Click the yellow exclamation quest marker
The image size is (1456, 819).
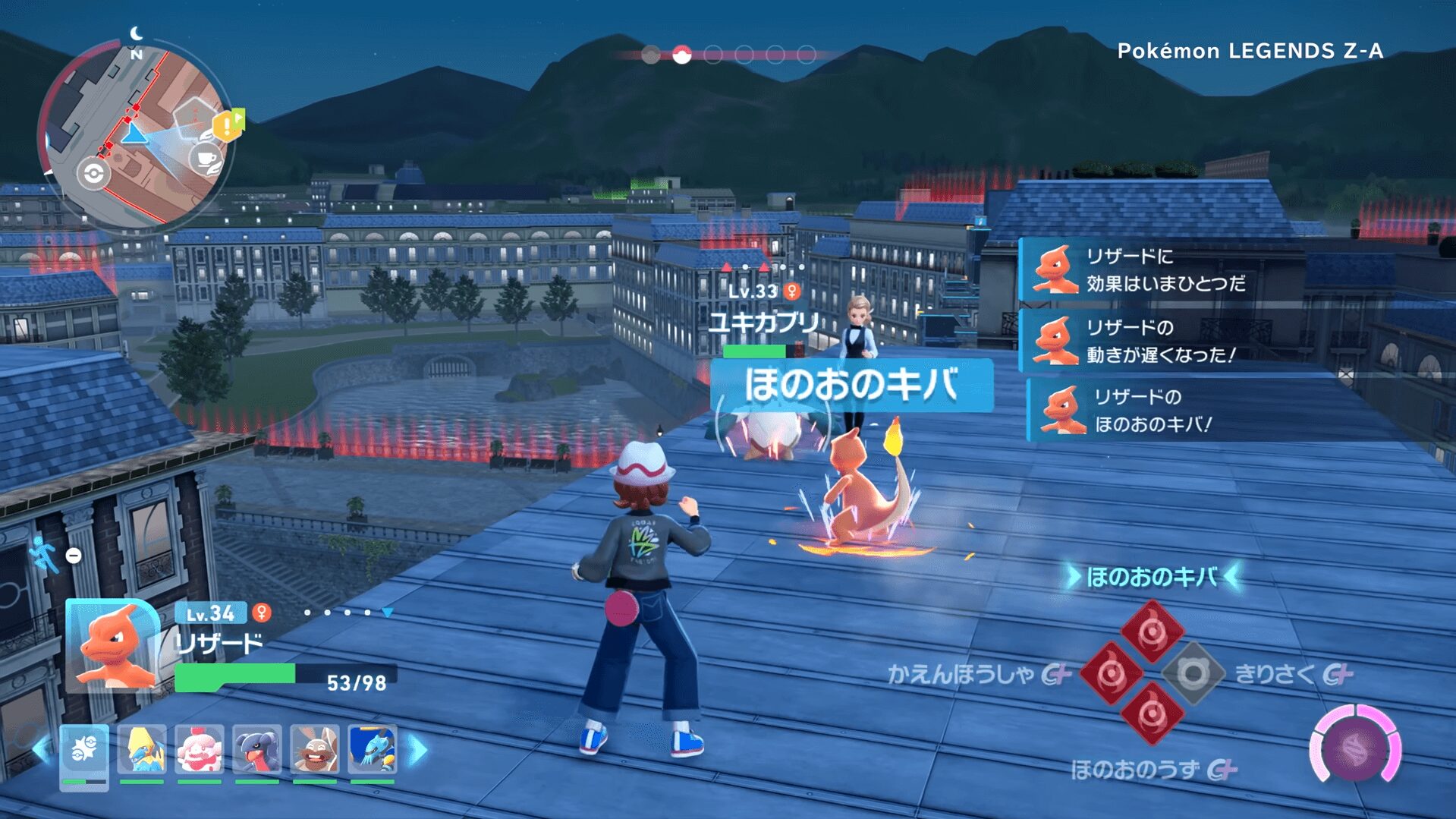pos(228,126)
